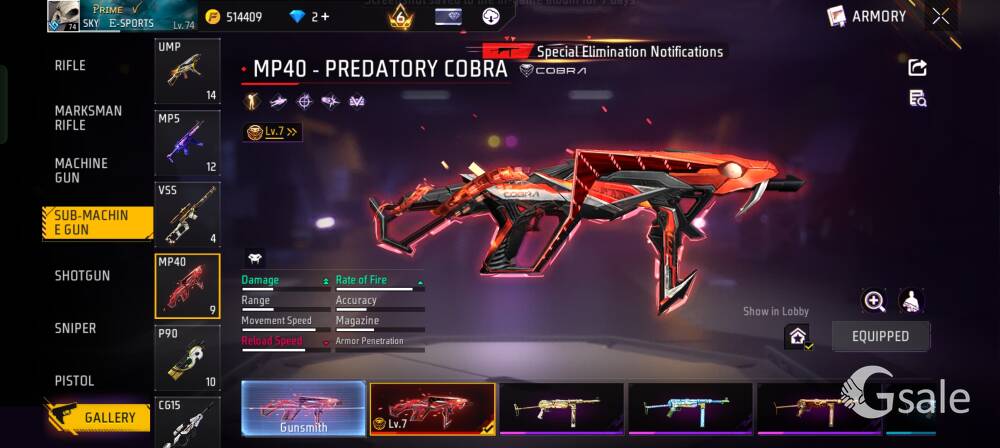Add diamonds using the plus button

tap(324, 17)
